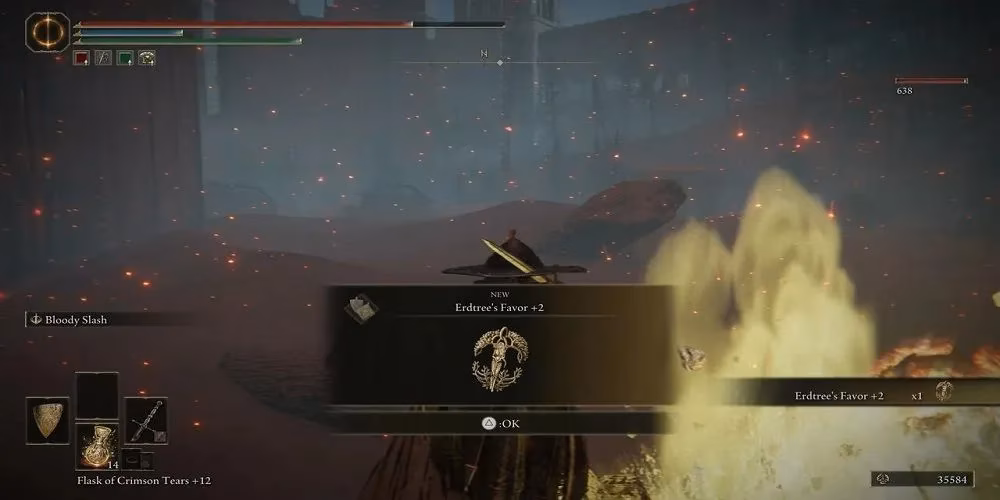Click the red status buff icon
Viewport: 1000px width, 500px height.
[x=81, y=58]
